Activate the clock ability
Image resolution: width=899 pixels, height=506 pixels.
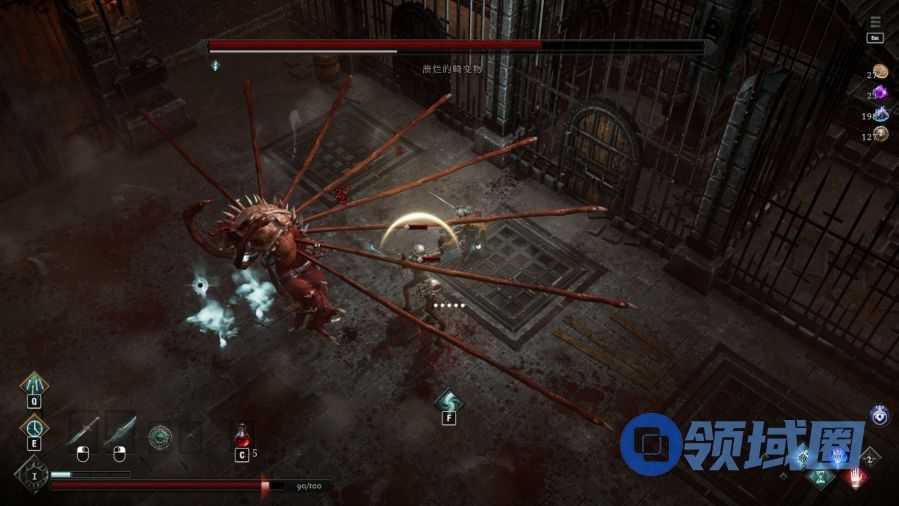[34, 428]
